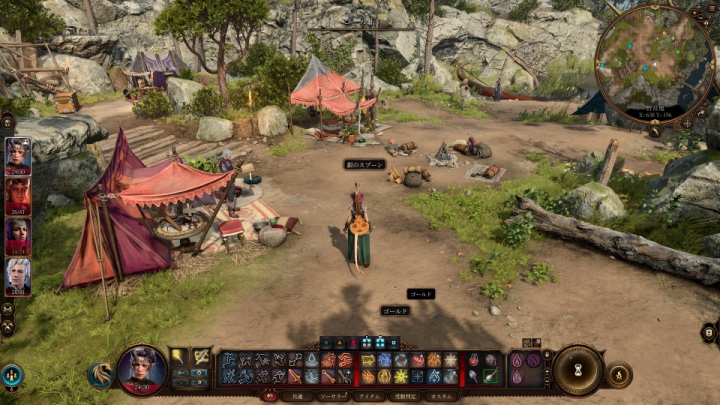Switch to the ソーサラー hotbar tab
Image resolution: width=720 pixels, height=405 pixels.
332,396
